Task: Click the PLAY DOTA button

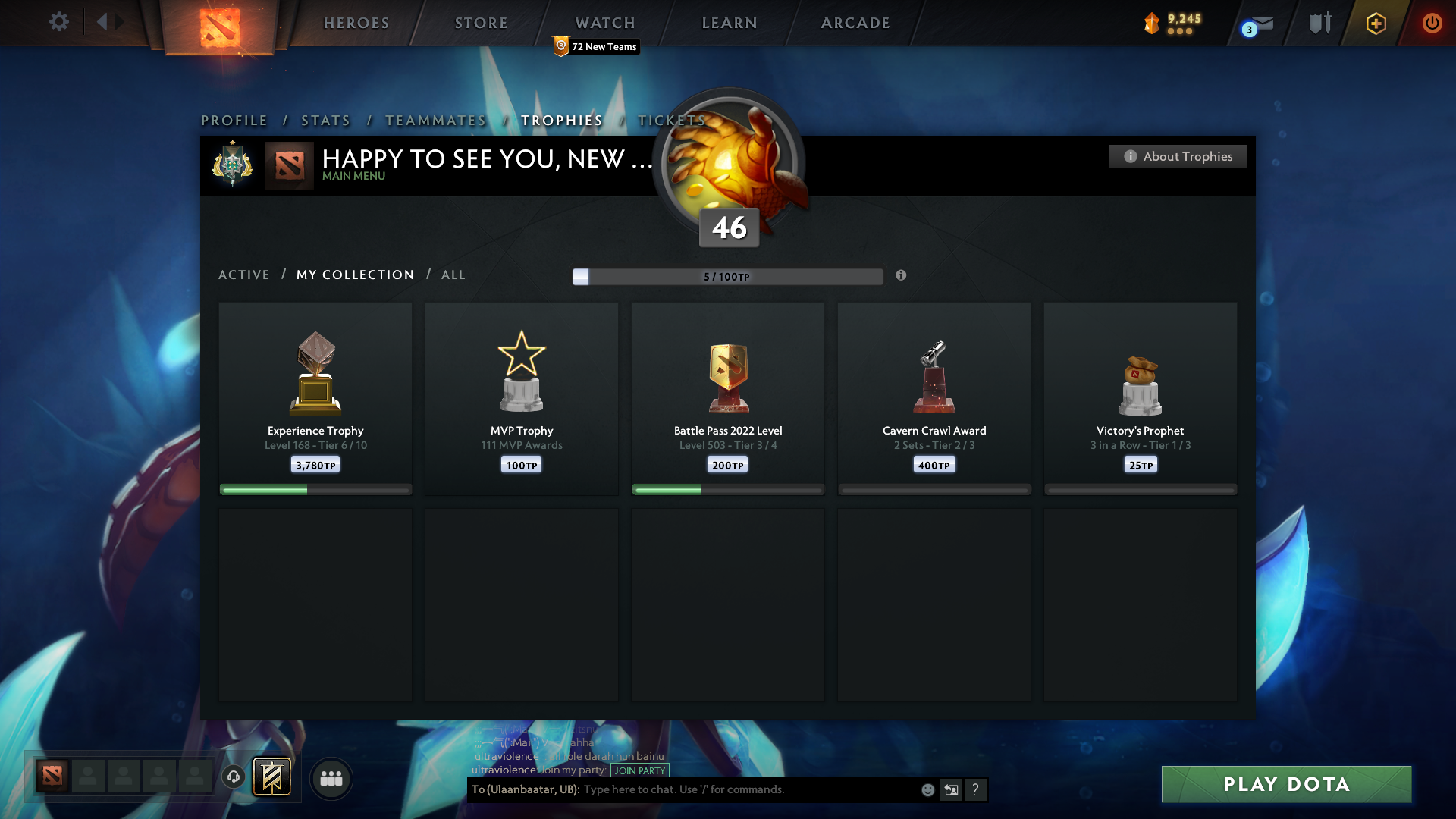Action: tap(1285, 784)
